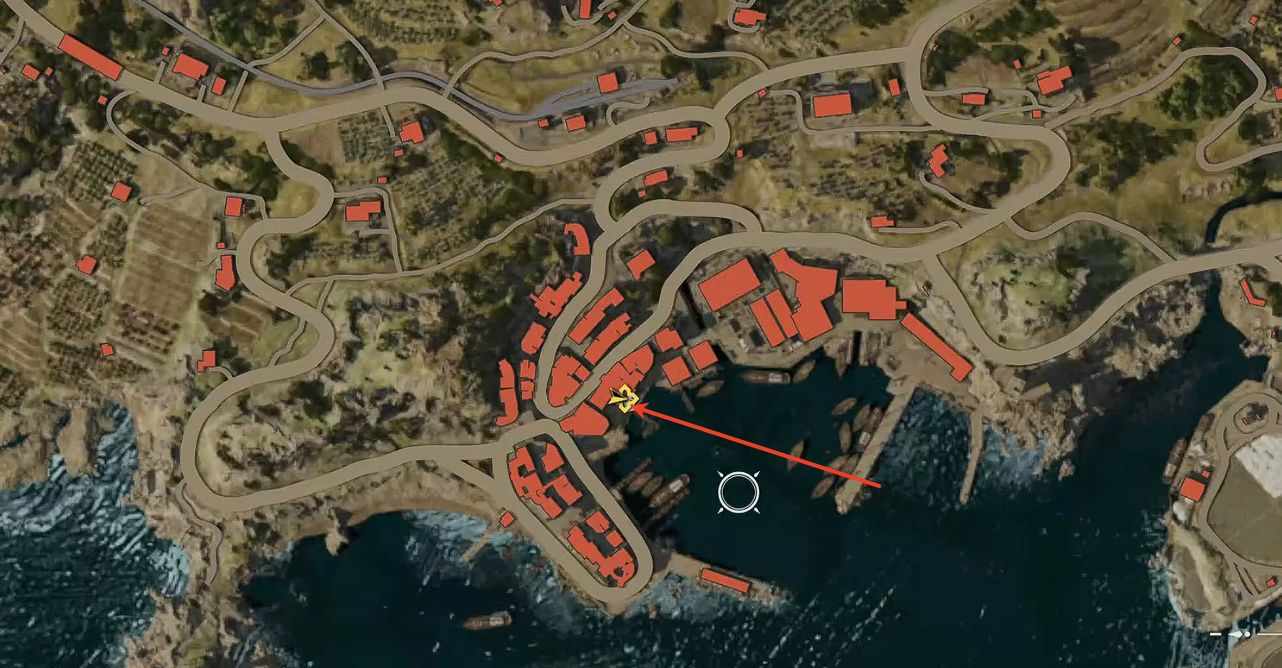The image size is (1282, 668).
Task: Click the map zoom slider handle
Action: (x=1247, y=634)
